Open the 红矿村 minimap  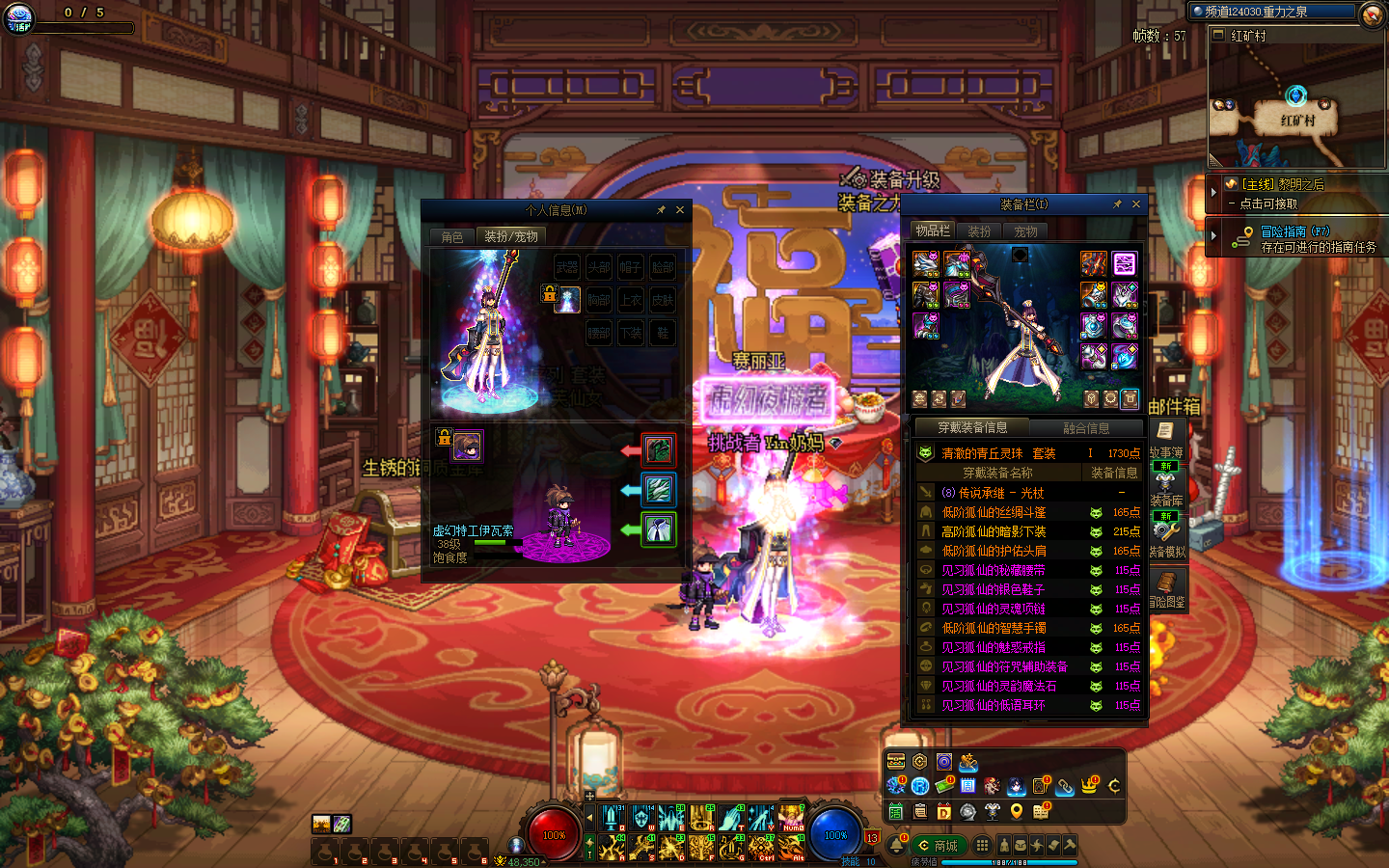[x=1296, y=106]
